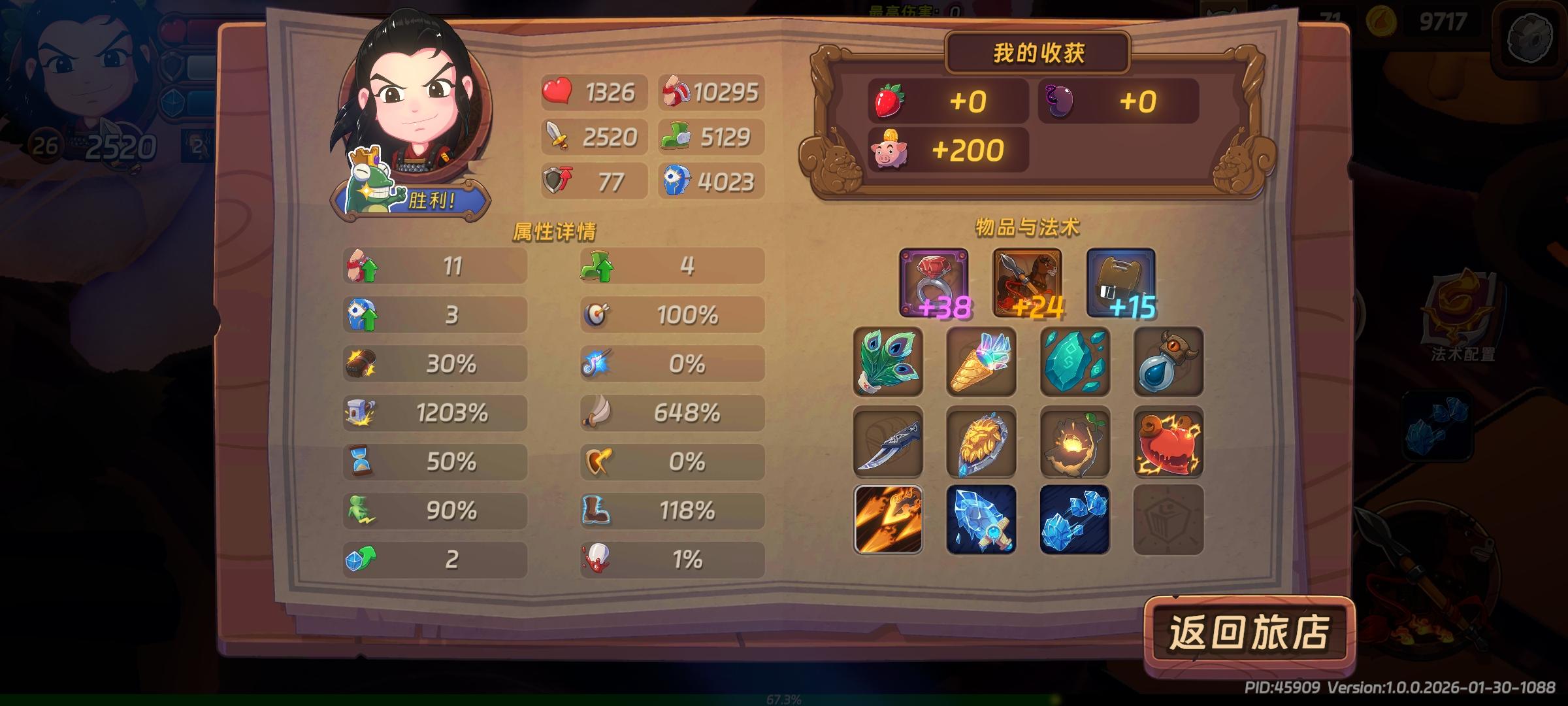This screenshot has height=706, width=1568.
Task: Select the ice shard spell icon
Action: coord(1074,523)
